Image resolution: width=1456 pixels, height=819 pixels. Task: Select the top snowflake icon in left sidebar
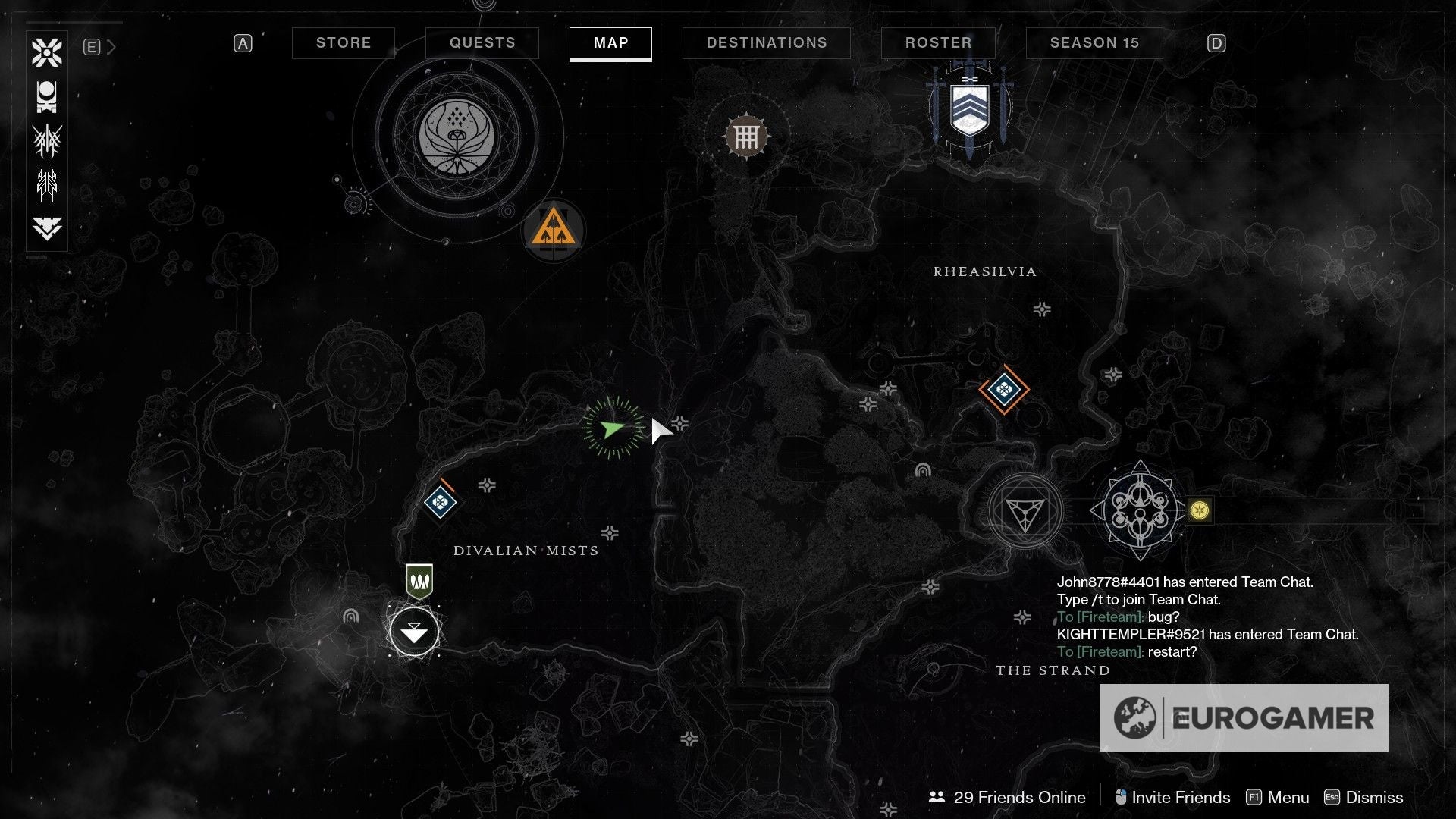pos(47,52)
